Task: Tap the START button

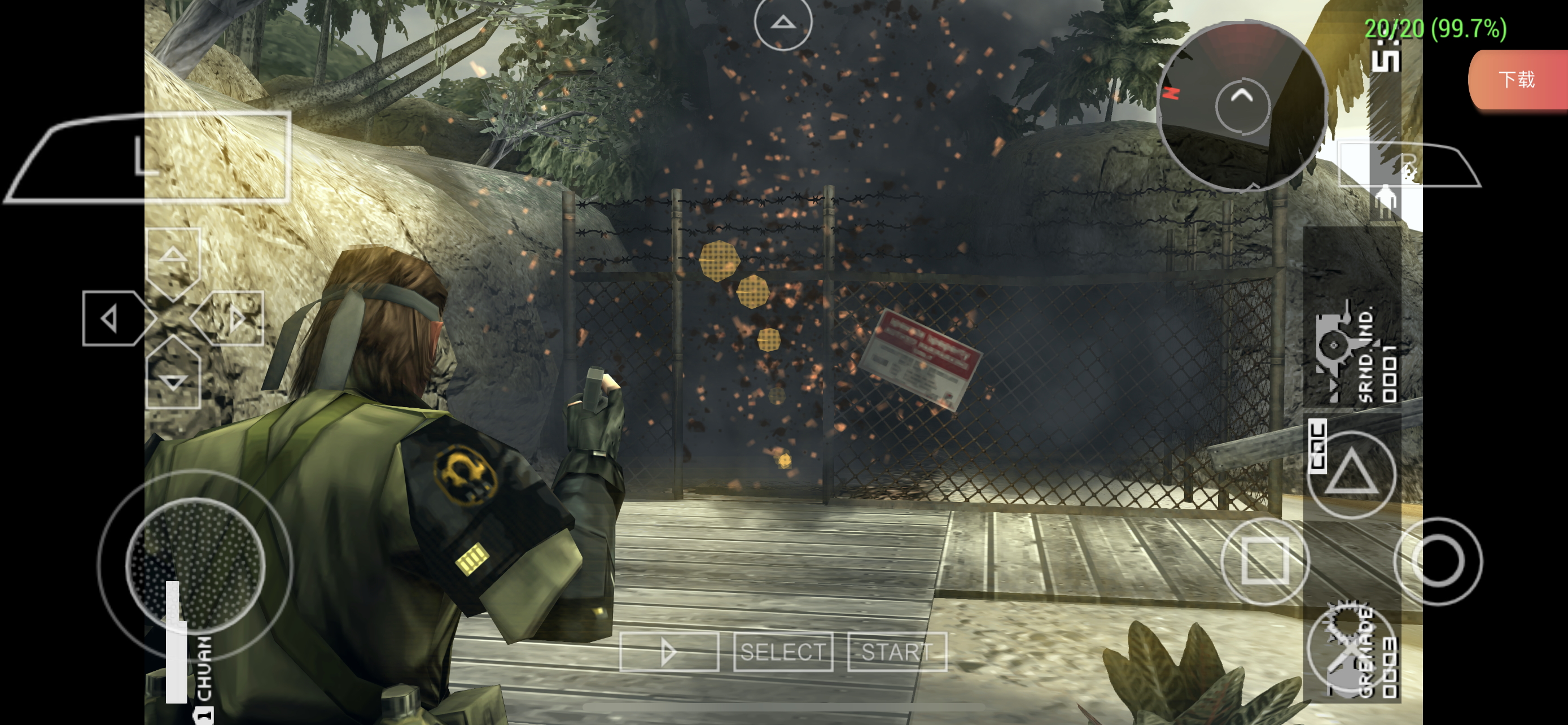Action: (897, 652)
